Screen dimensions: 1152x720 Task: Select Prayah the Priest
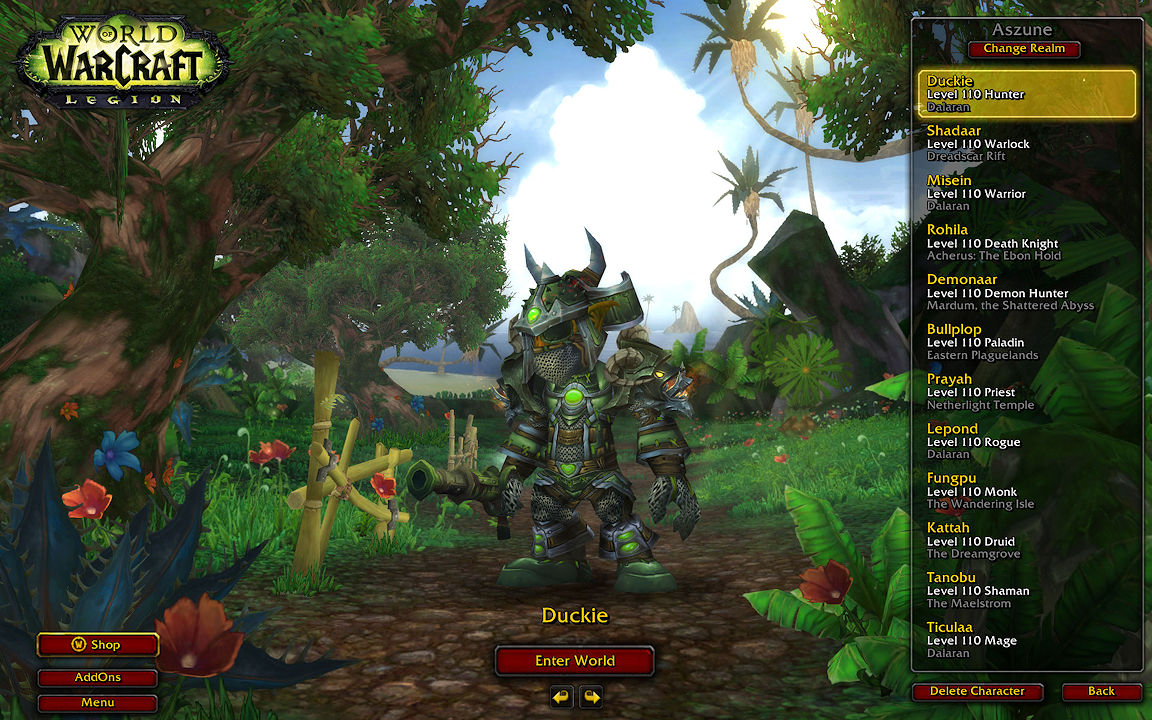[1027, 392]
